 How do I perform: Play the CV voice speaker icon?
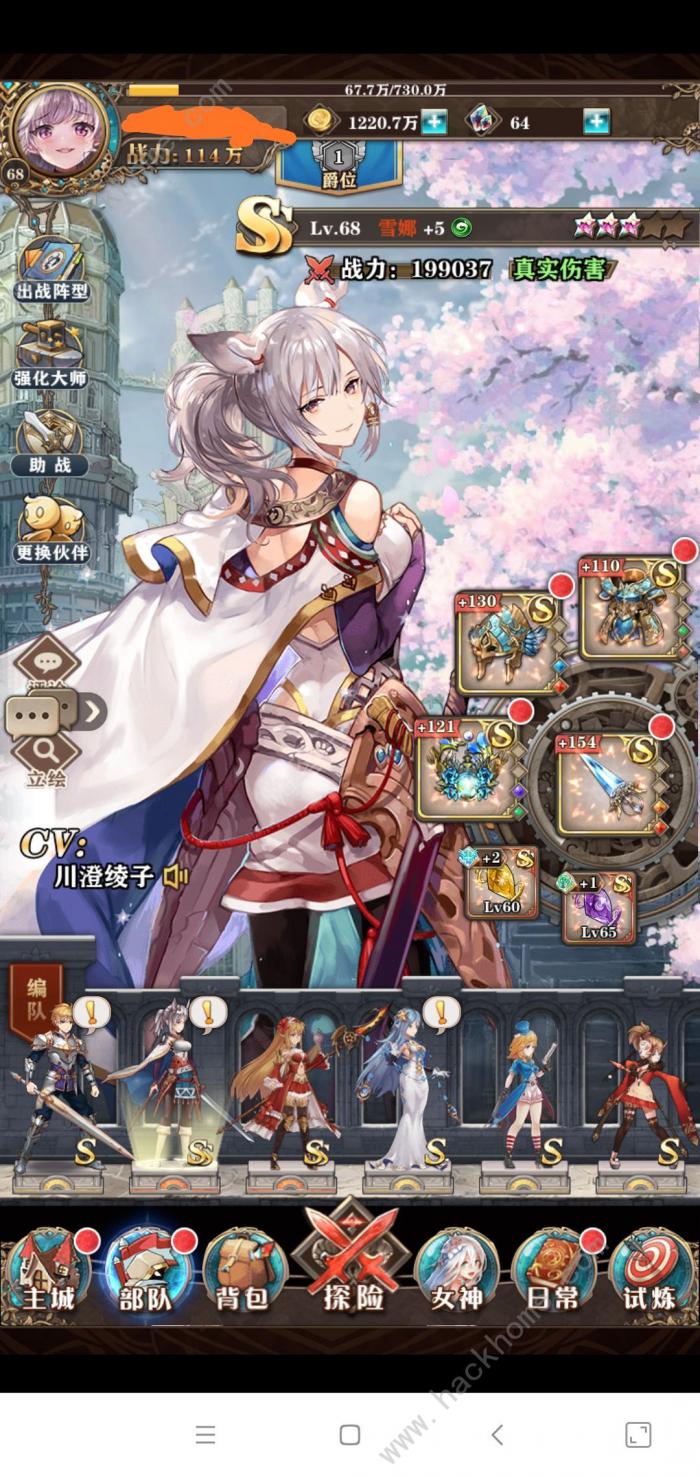[176, 877]
